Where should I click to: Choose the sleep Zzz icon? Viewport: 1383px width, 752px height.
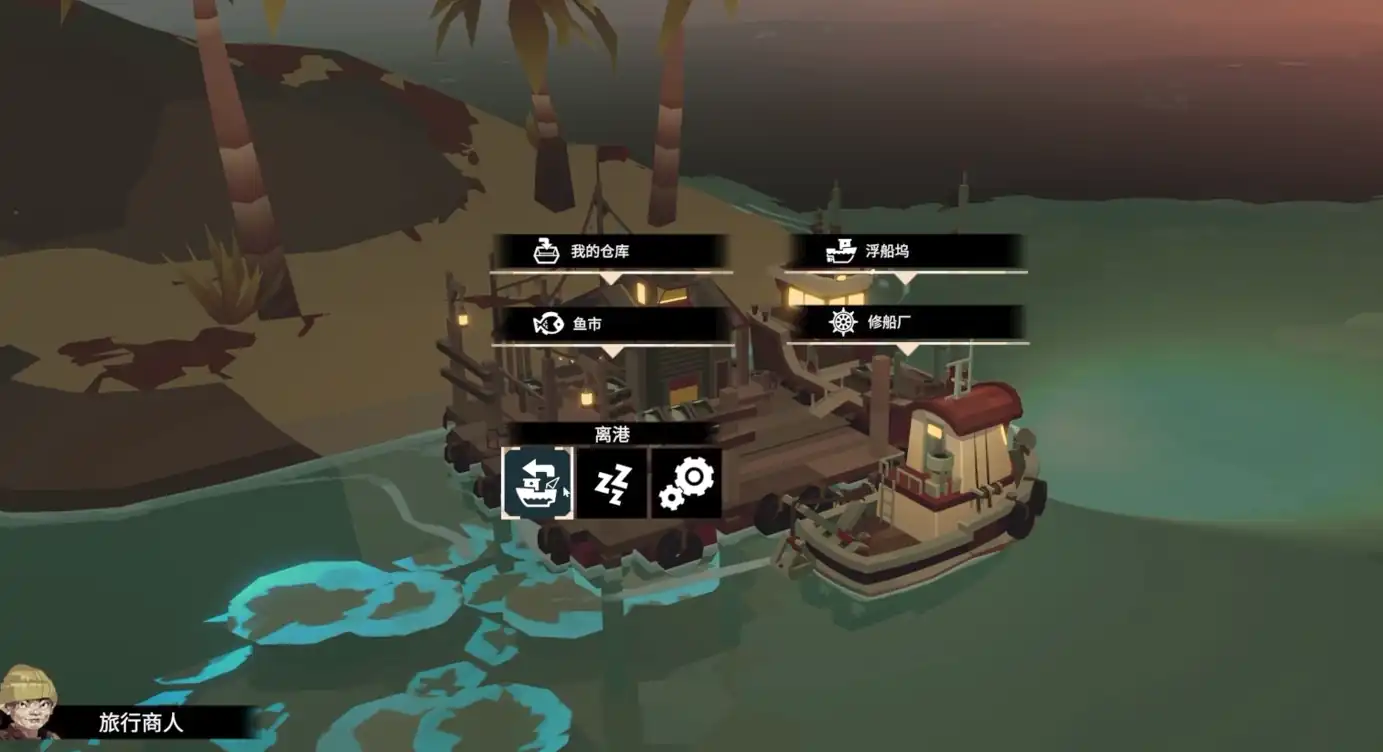pos(612,483)
